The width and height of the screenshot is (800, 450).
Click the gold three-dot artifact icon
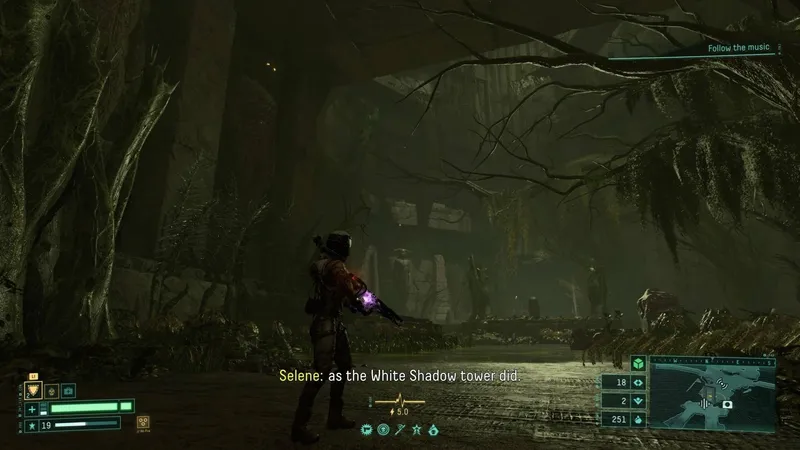(x=144, y=421)
